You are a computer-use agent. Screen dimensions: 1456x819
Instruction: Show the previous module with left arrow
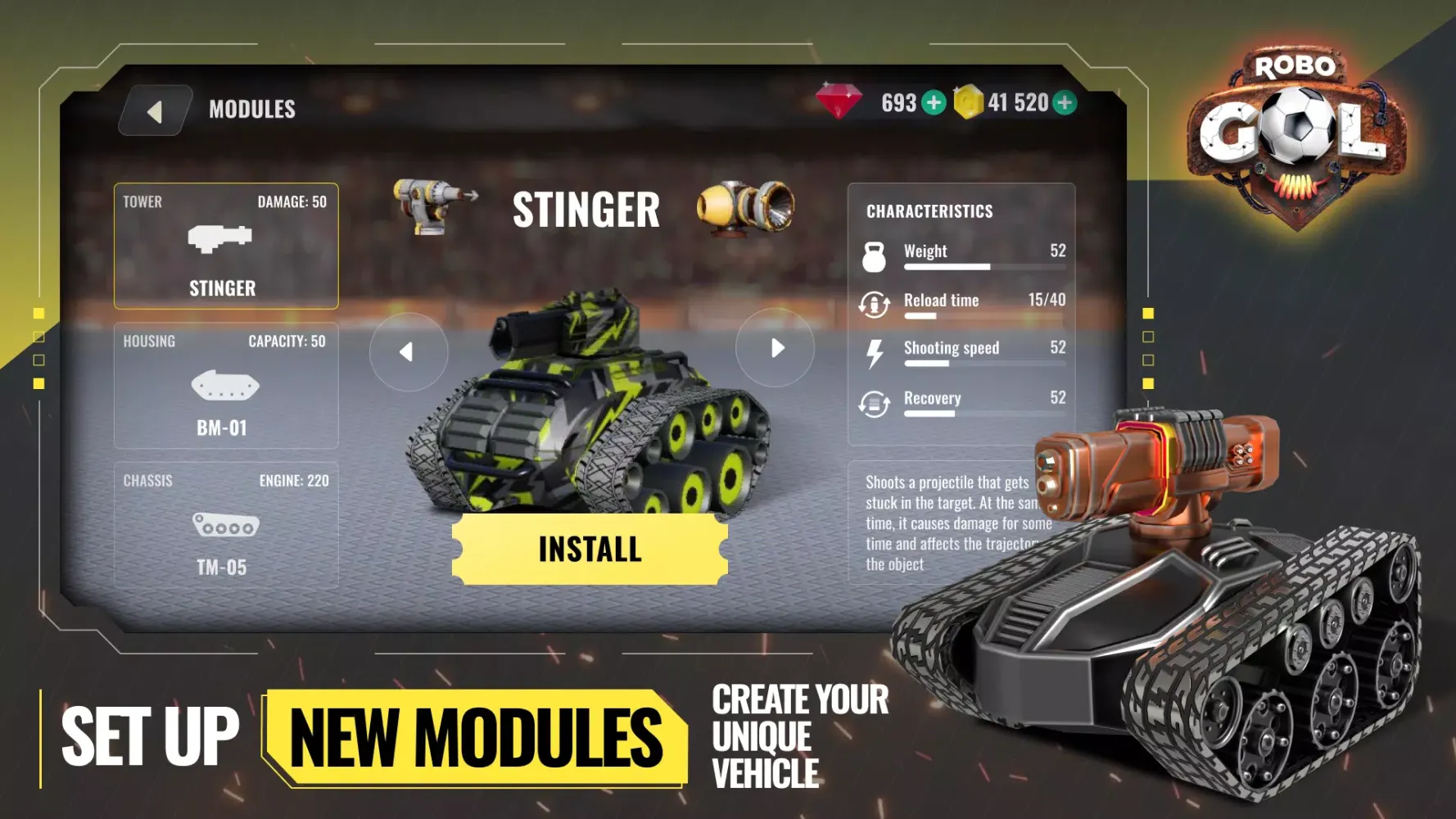pos(408,351)
